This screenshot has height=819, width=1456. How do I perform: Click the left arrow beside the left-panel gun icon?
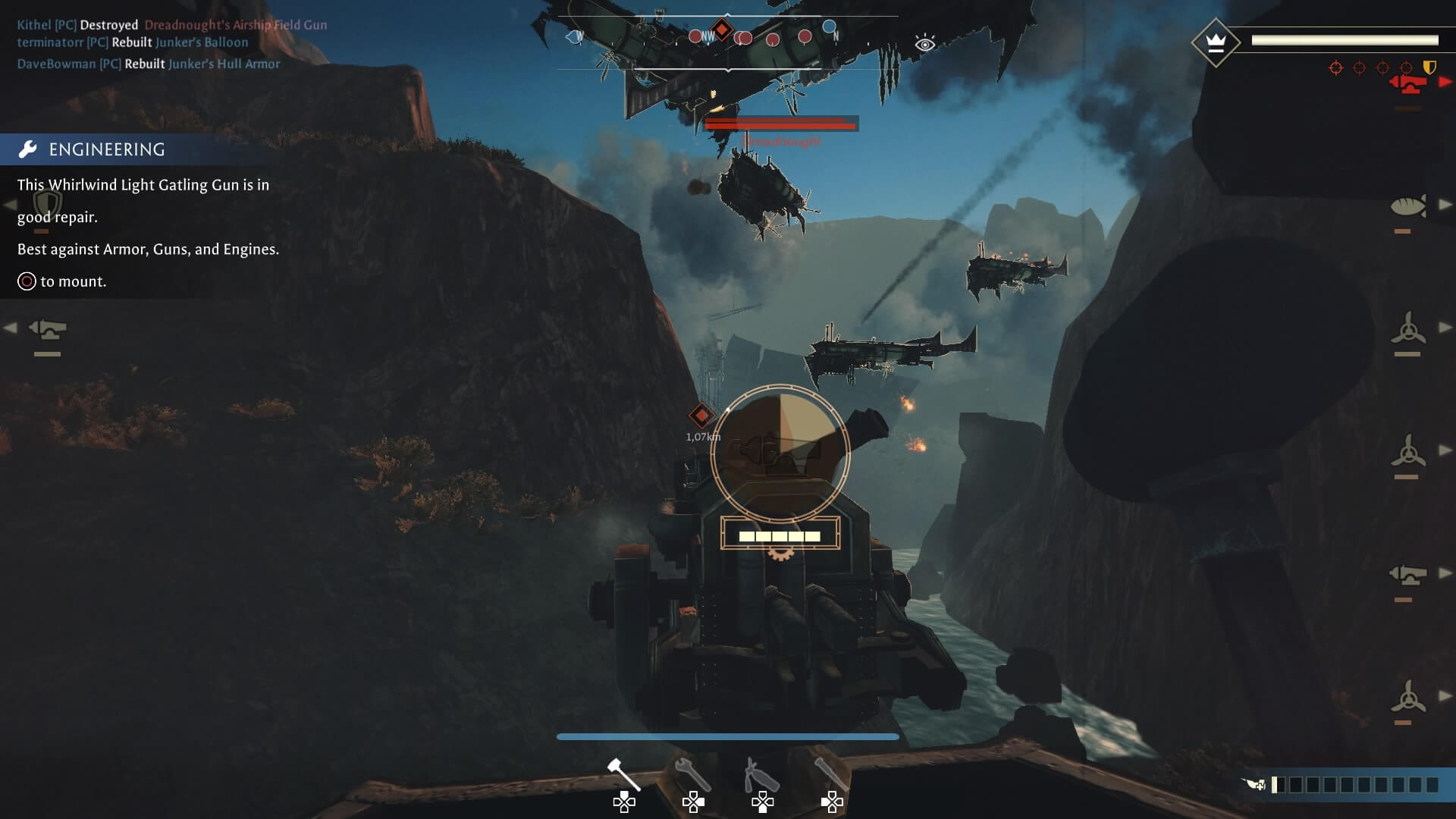click(11, 328)
